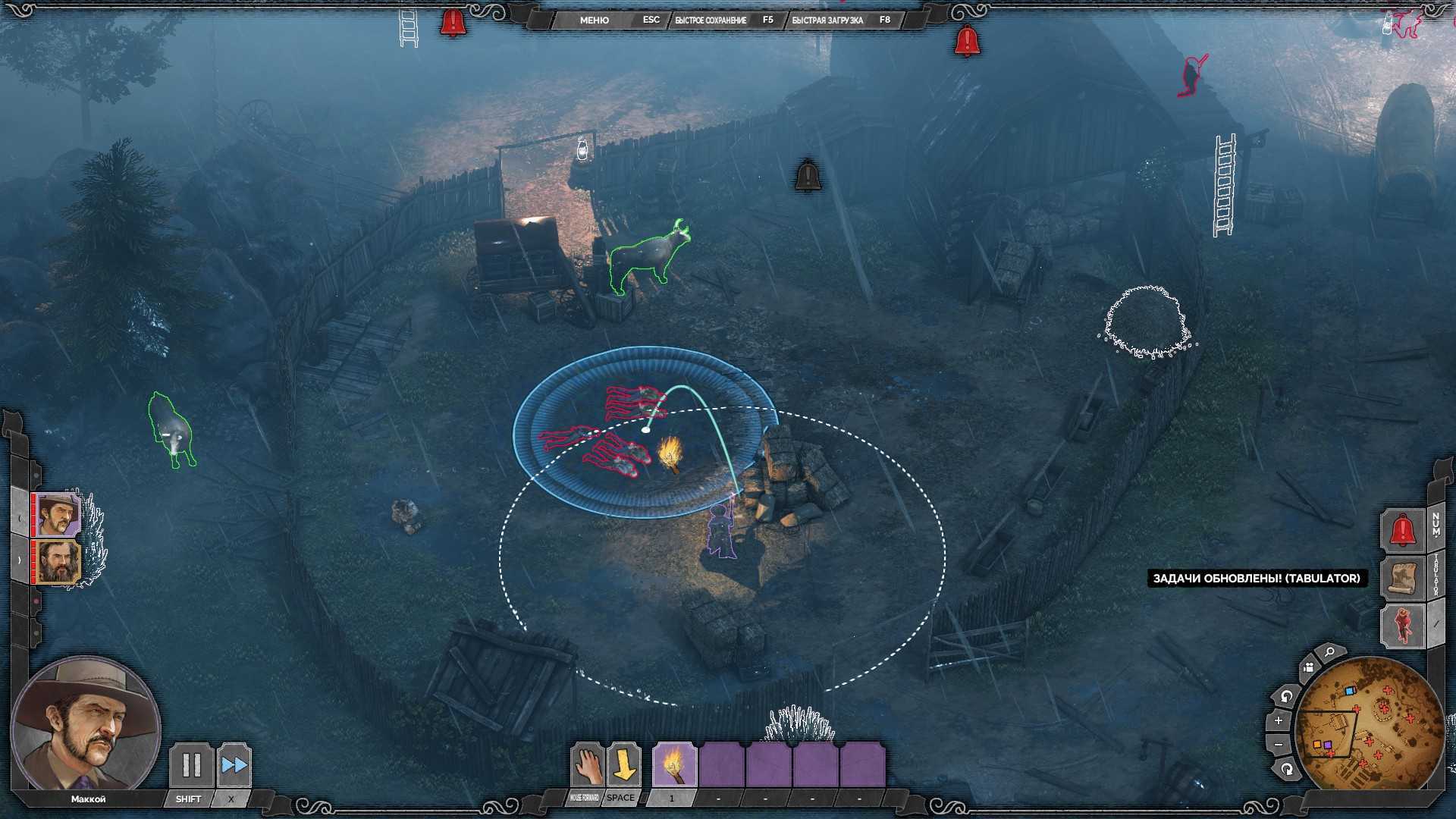The image size is (1456, 819).
Task: Select the bearded character's party portrait
Action: point(58,562)
